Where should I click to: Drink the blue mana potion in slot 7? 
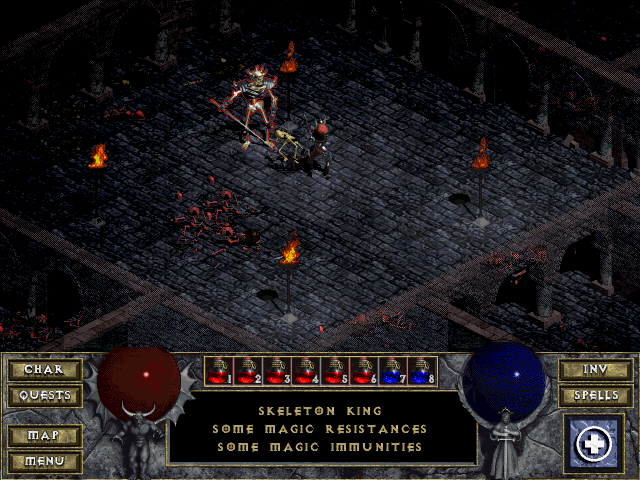point(393,371)
